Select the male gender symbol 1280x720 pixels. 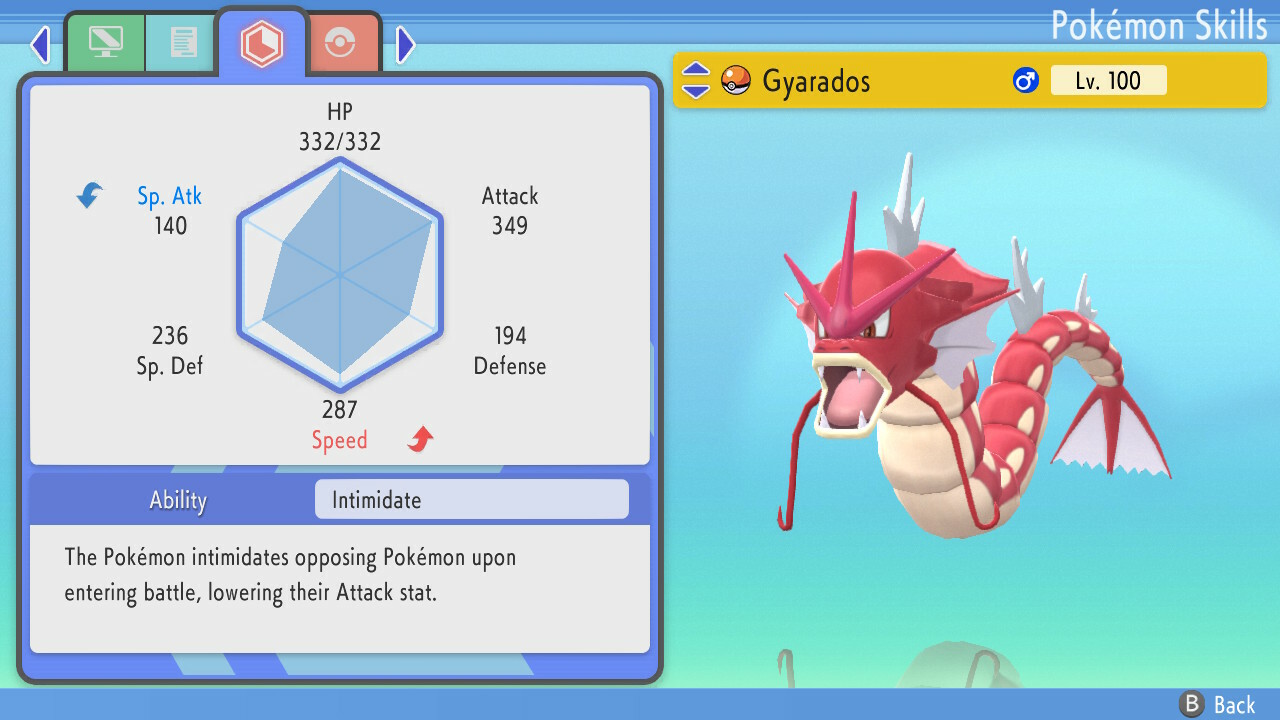tap(1024, 80)
